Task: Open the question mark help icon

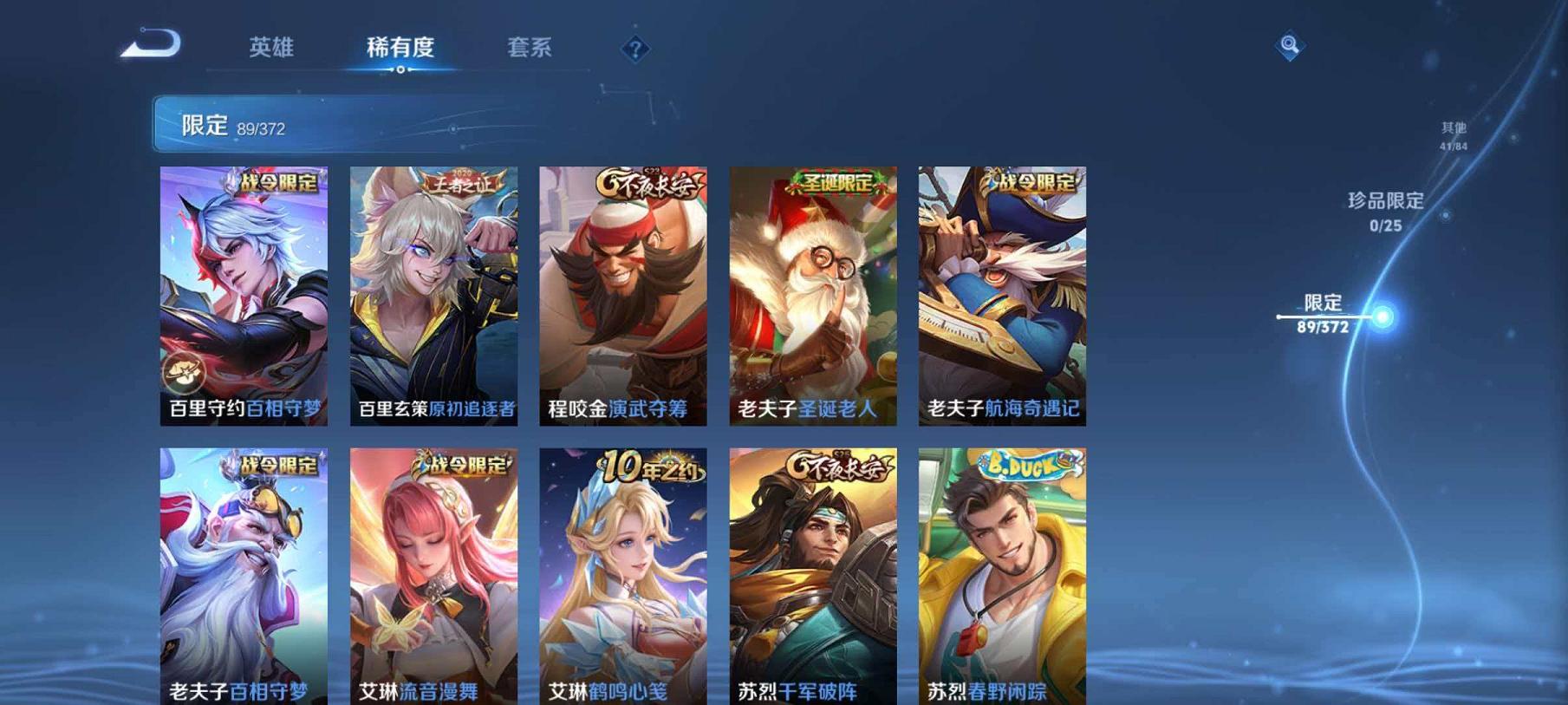Action: coord(634,49)
